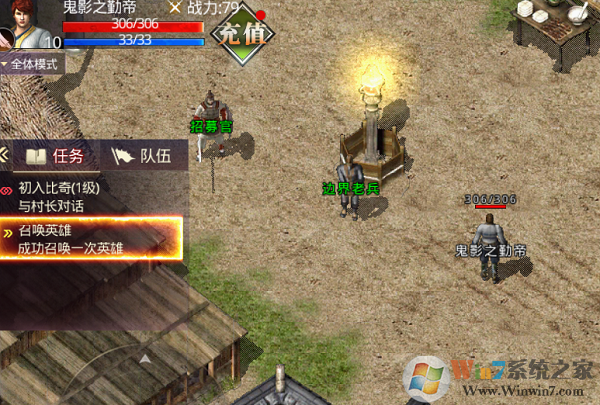This screenshot has height=405, width=600.
Task: Switch to the 队伍 team tab
Action: click(x=141, y=156)
